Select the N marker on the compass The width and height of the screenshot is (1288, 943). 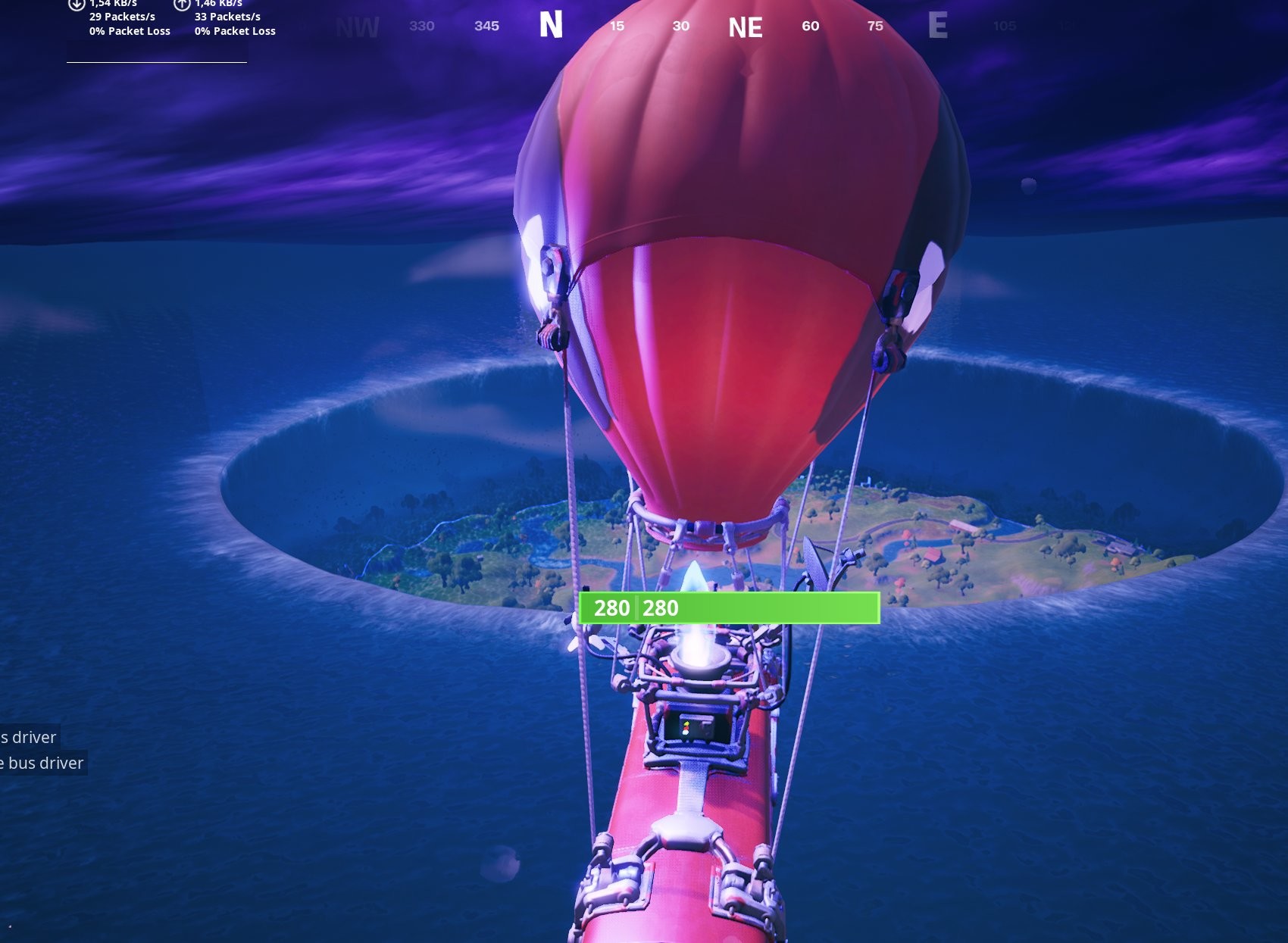[551, 25]
